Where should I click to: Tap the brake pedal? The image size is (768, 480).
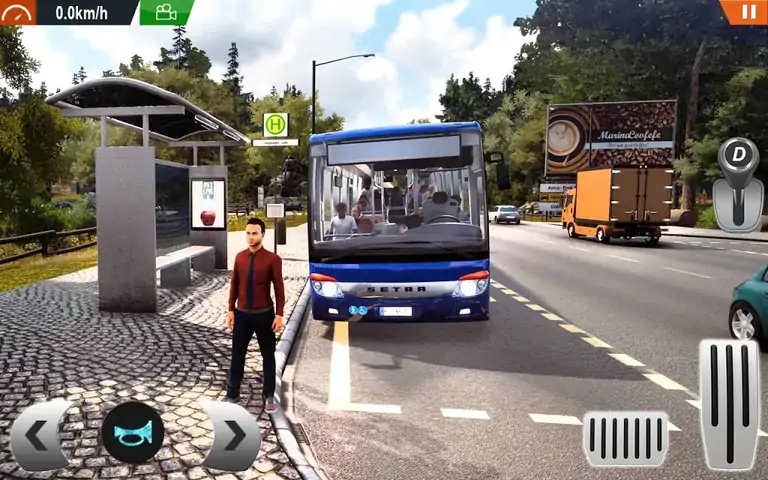(x=625, y=437)
